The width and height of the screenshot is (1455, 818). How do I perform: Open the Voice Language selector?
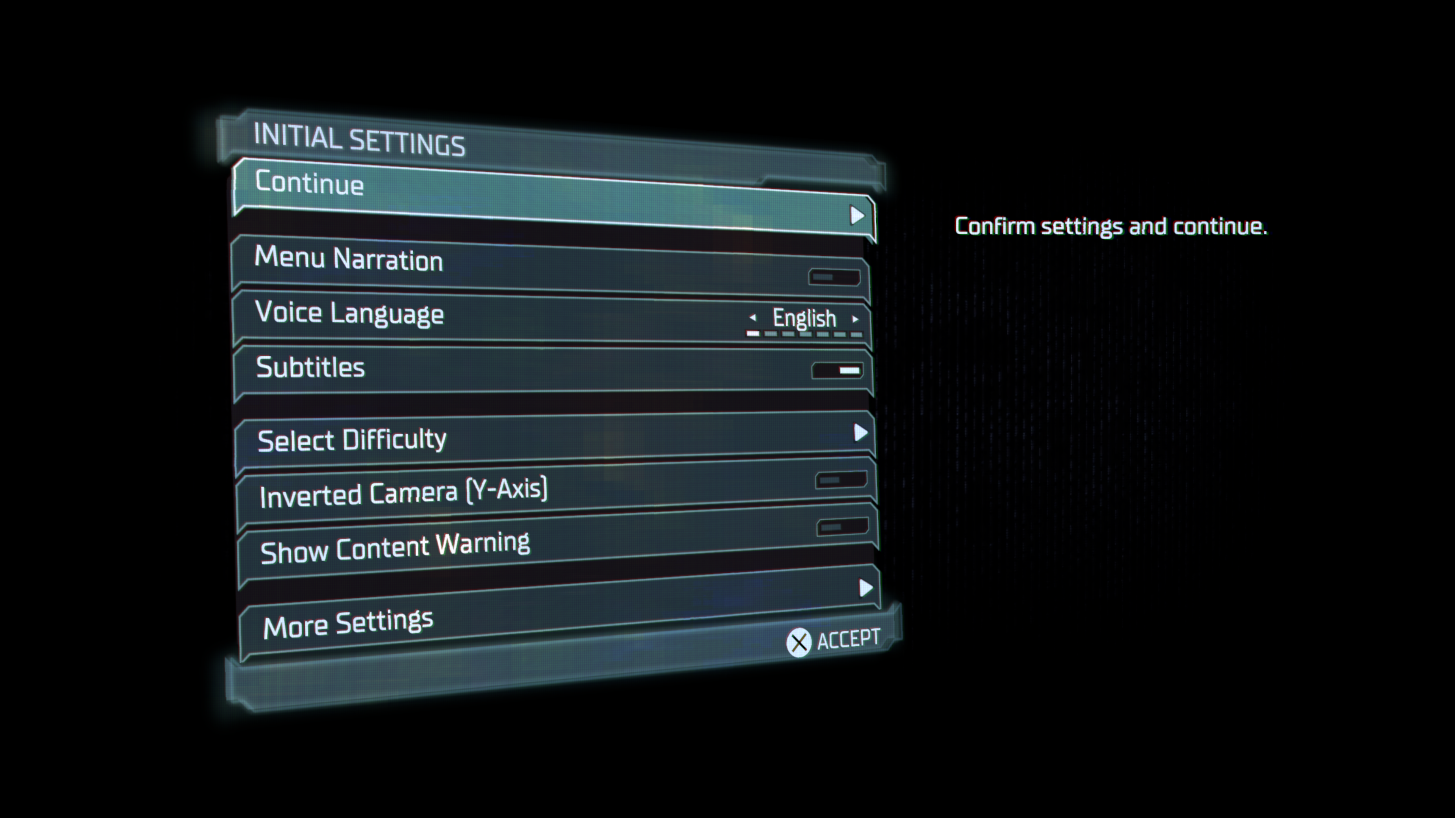click(x=804, y=318)
